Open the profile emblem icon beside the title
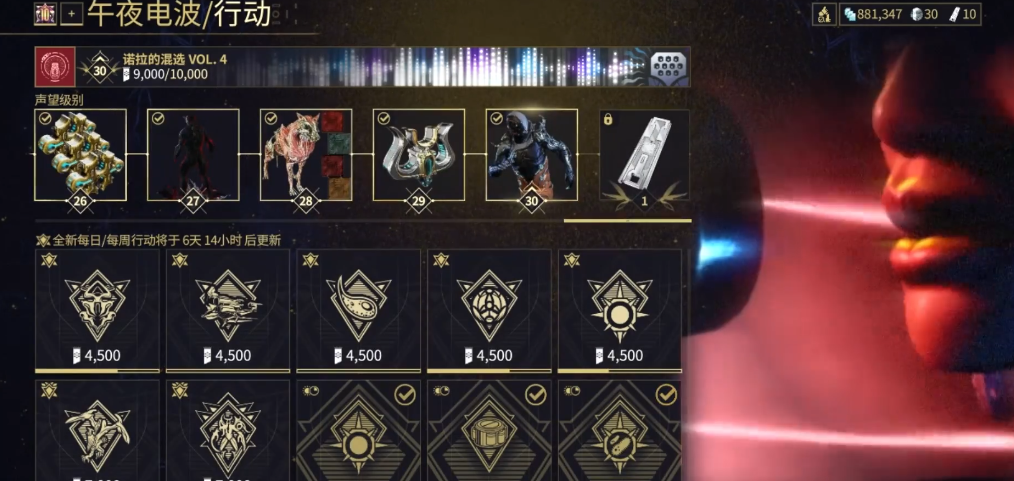The image size is (1014, 481). (46, 14)
